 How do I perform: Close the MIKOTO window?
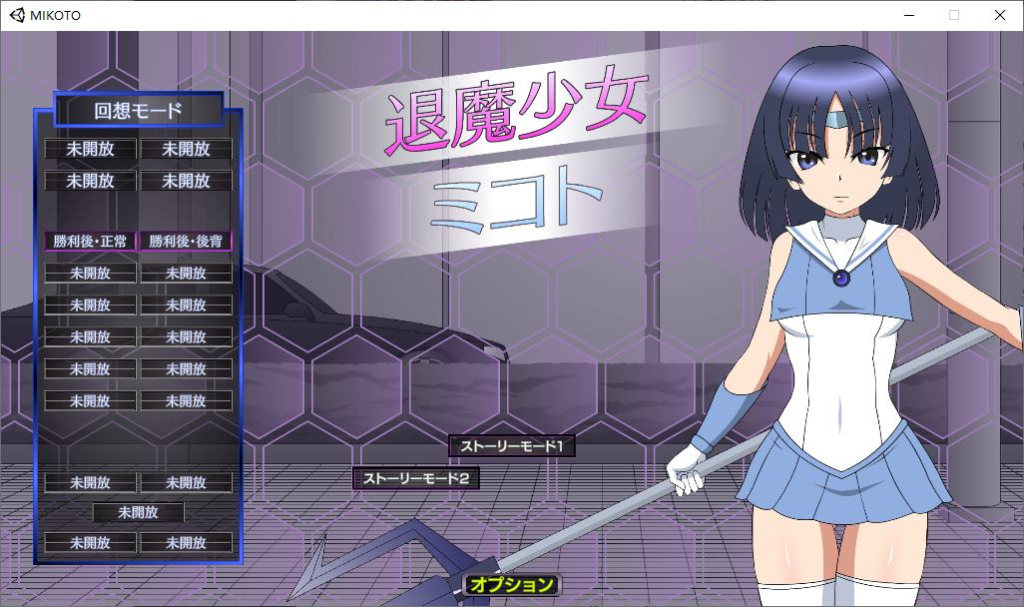(x=999, y=15)
